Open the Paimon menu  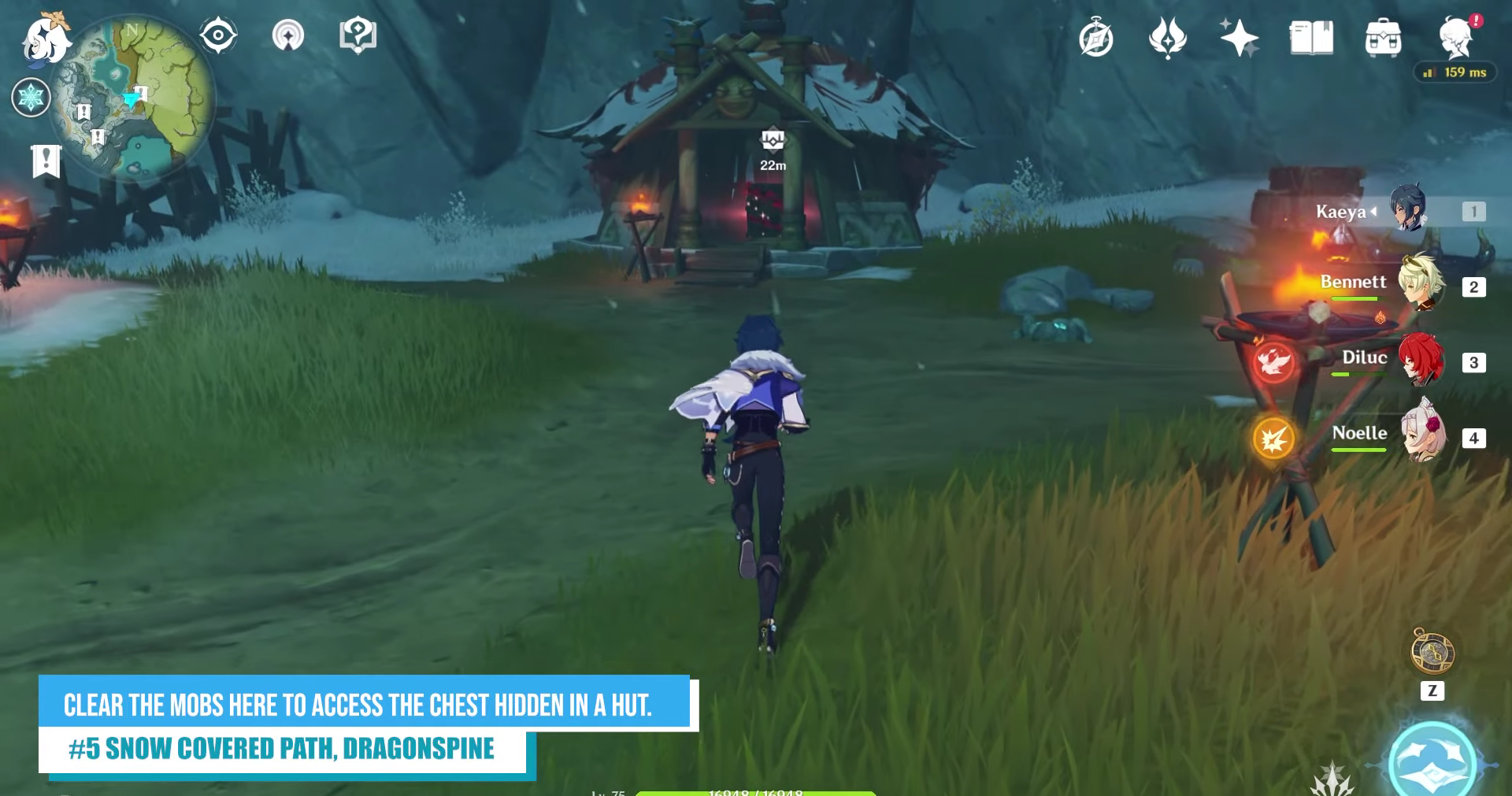click(45, 39)
